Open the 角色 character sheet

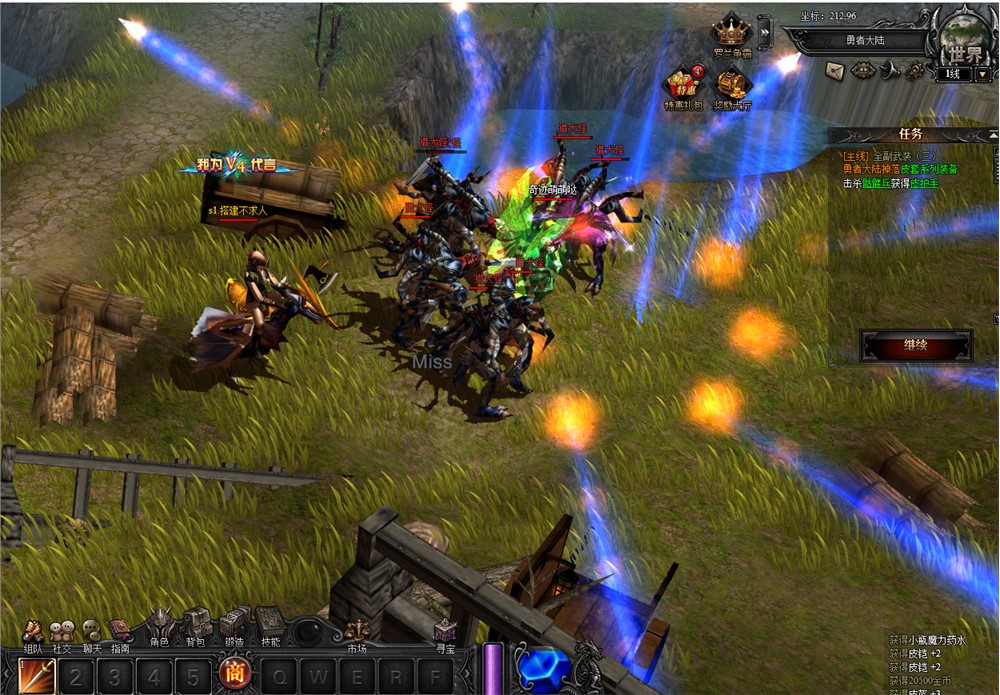coord(160,626)
